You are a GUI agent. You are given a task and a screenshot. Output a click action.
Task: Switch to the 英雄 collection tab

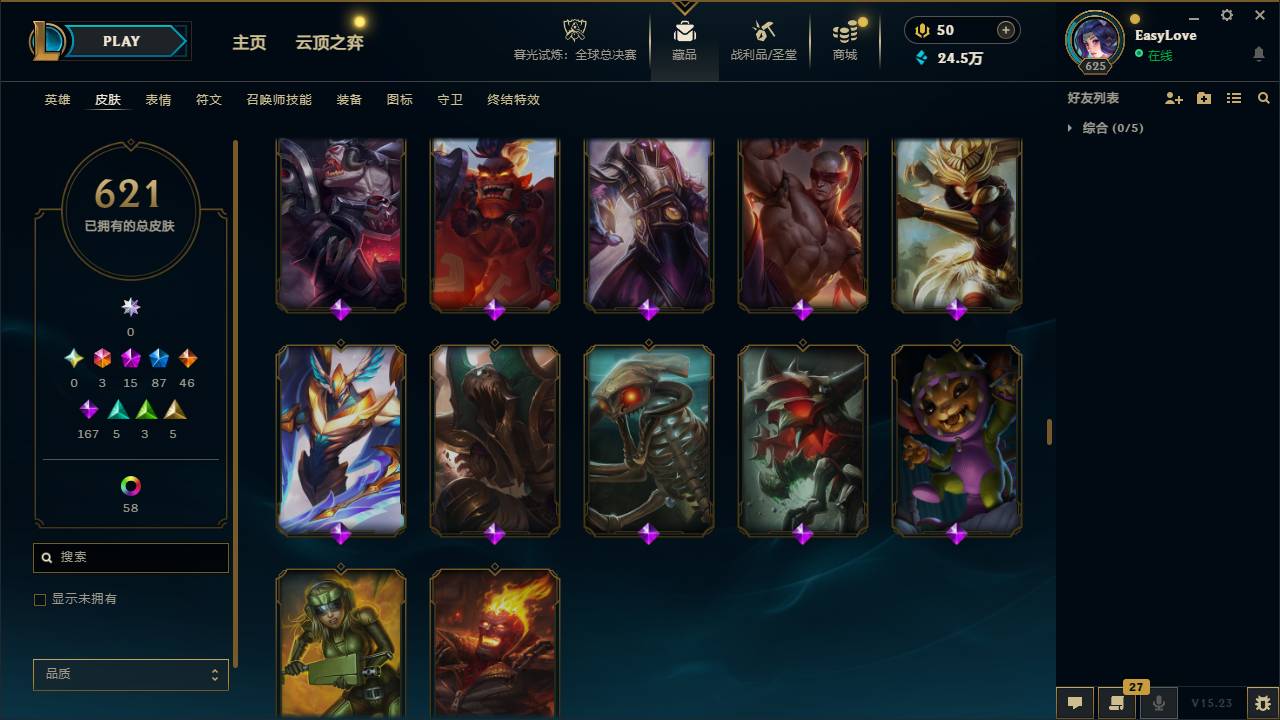57,100
